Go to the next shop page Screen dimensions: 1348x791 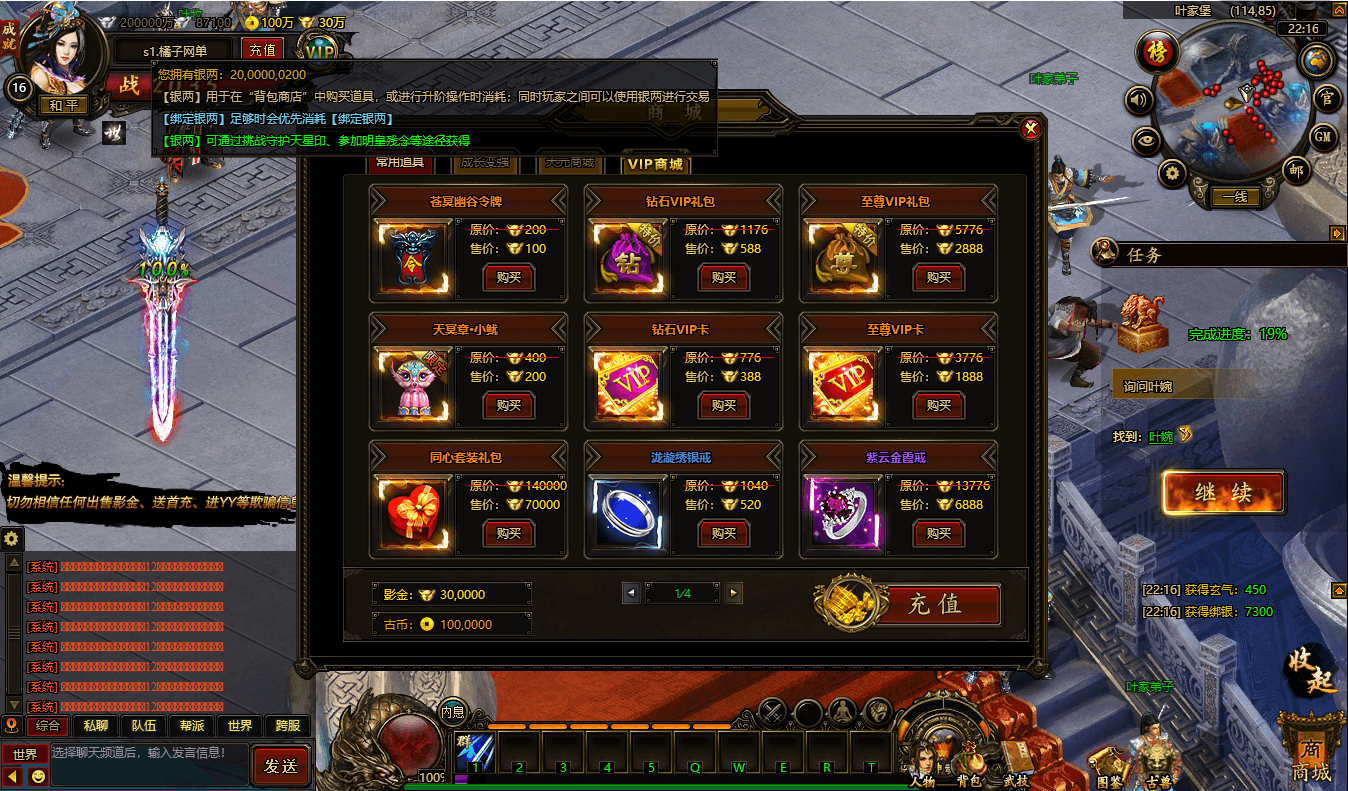point(734,593)
